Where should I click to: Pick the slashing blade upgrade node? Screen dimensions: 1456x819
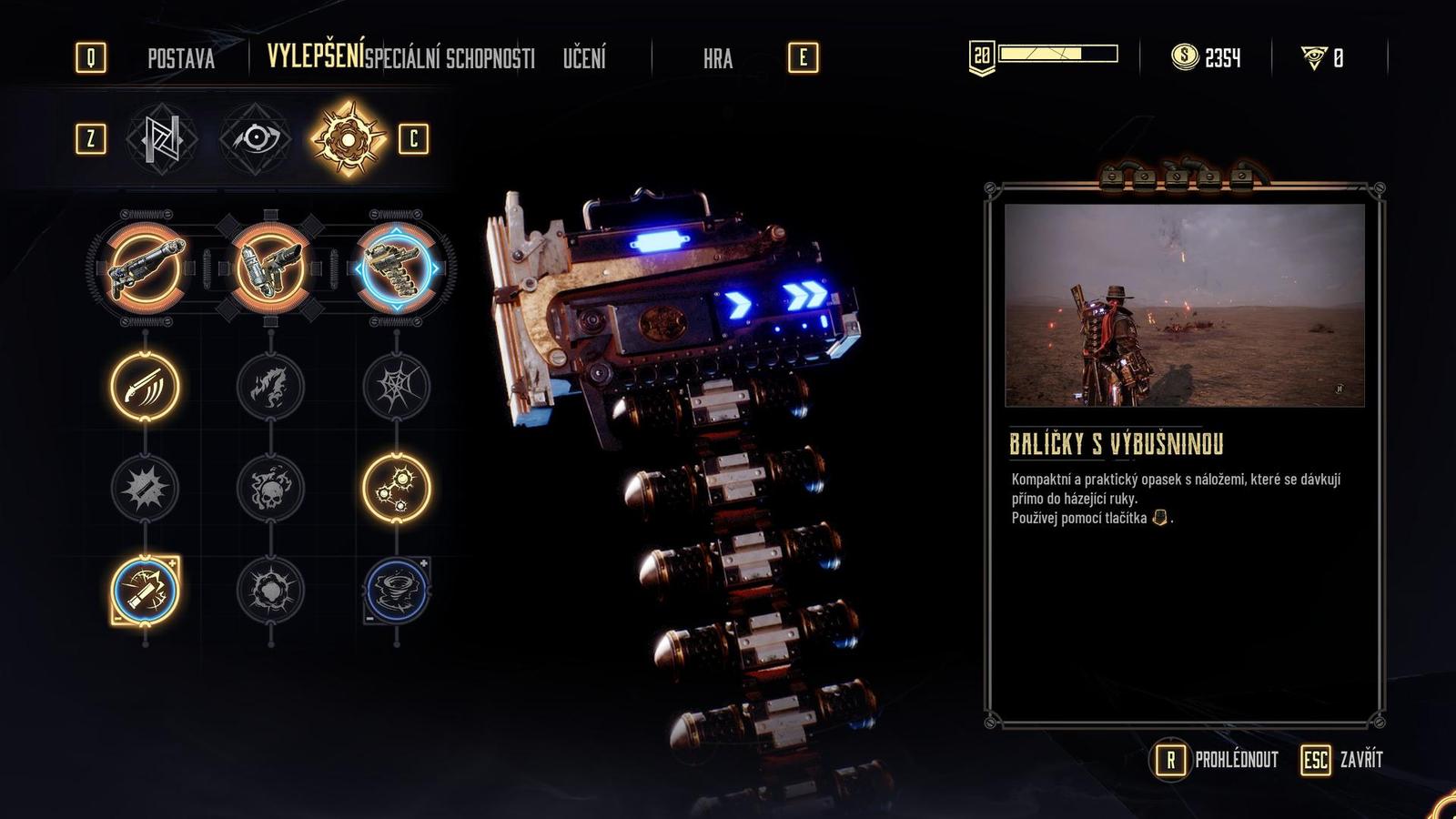pyautogui.click(x=145, y=386)
